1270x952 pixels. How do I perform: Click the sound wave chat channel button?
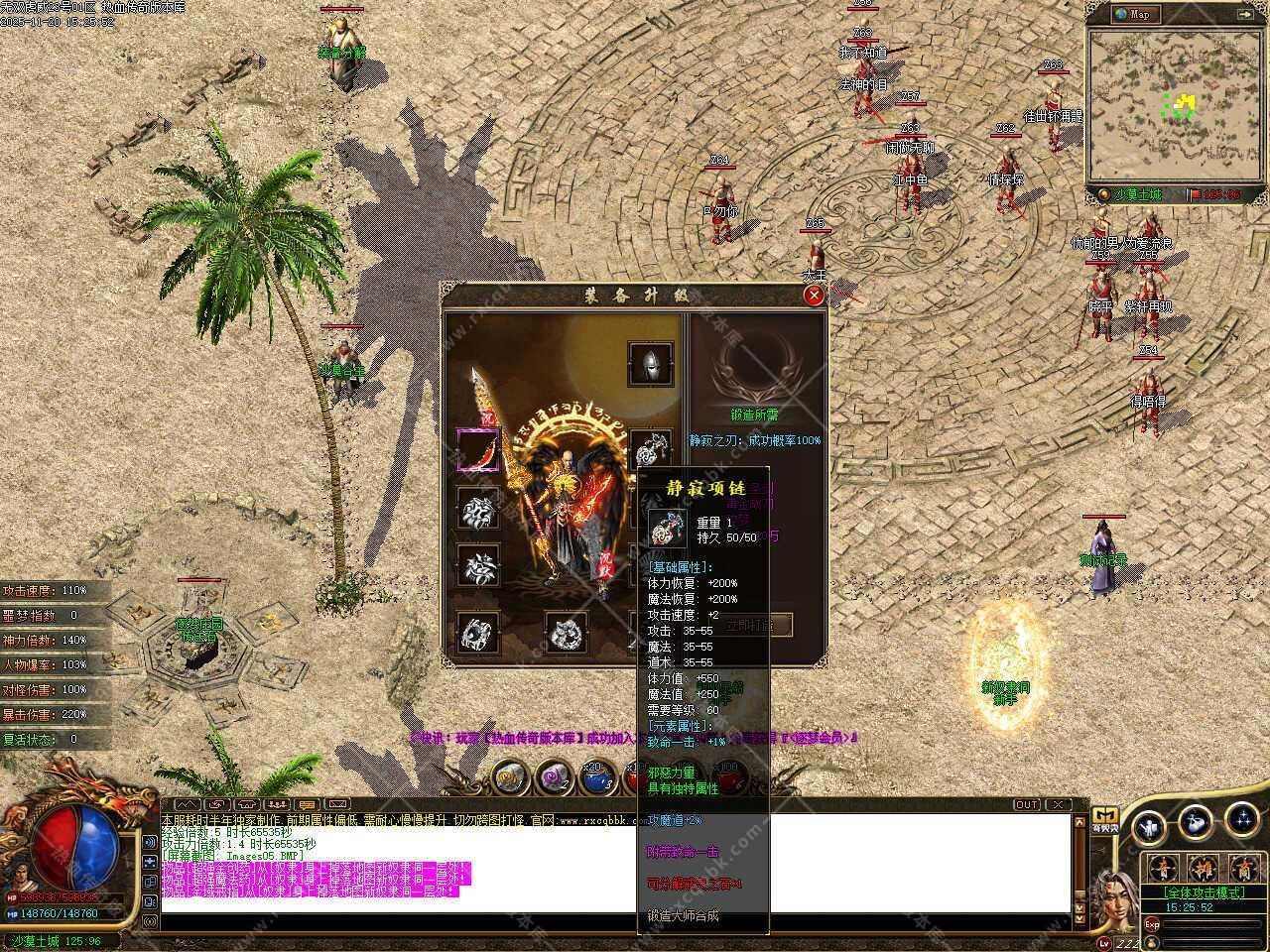click(190, 804)
